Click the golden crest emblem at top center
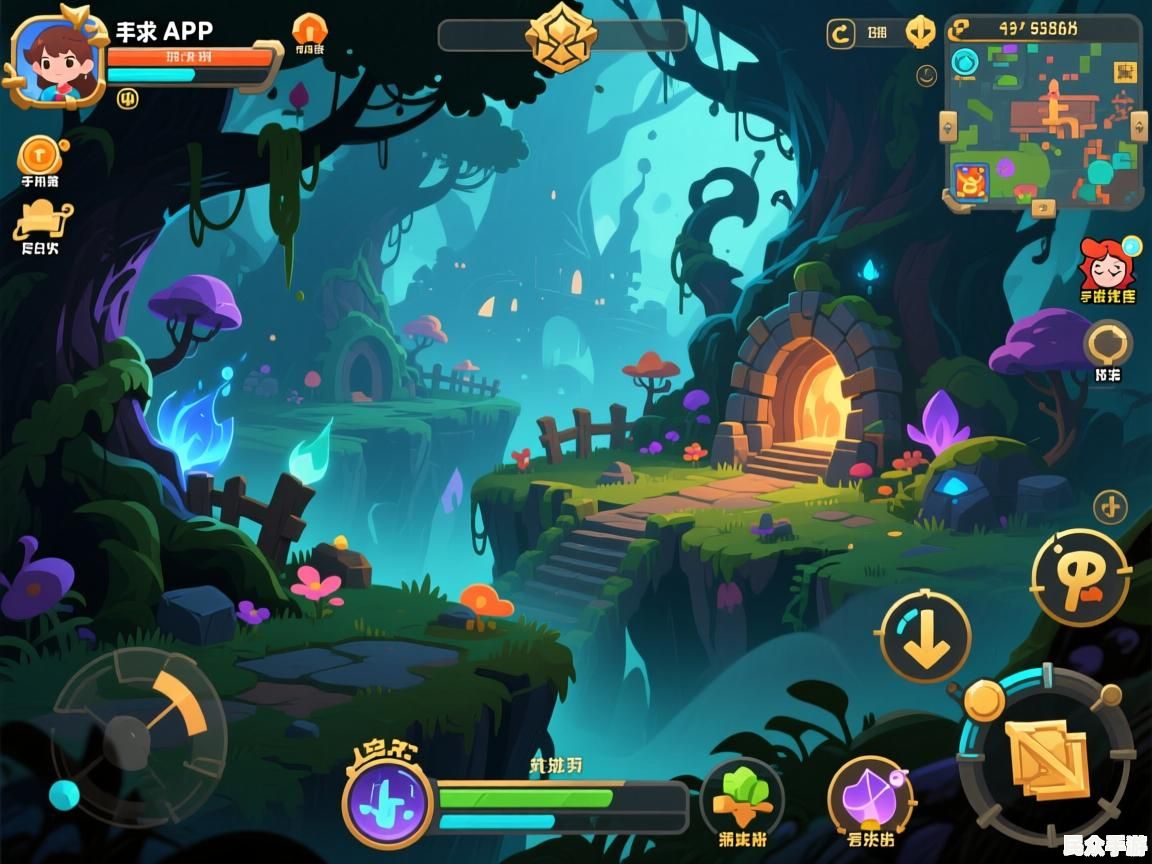 click(561, 36)
